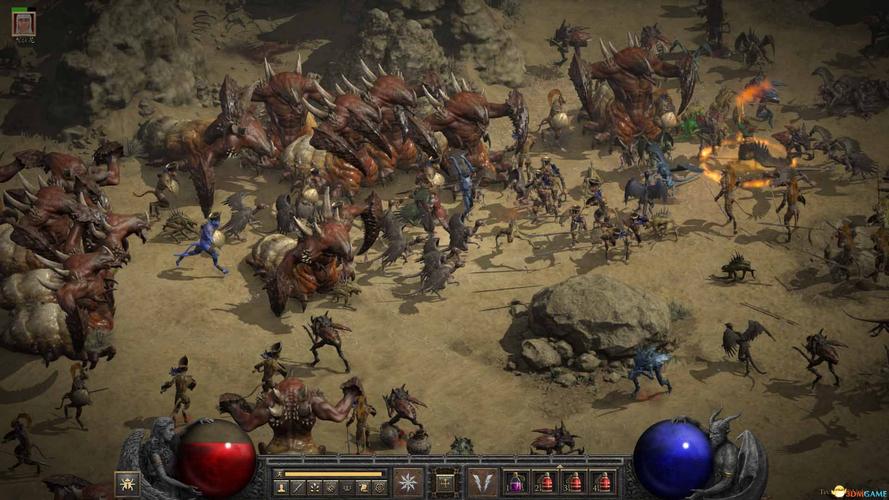The width and height of the screenshot is (889, 500).
Task: Click the scarab icon left of health orb
Action: (127, 483)
